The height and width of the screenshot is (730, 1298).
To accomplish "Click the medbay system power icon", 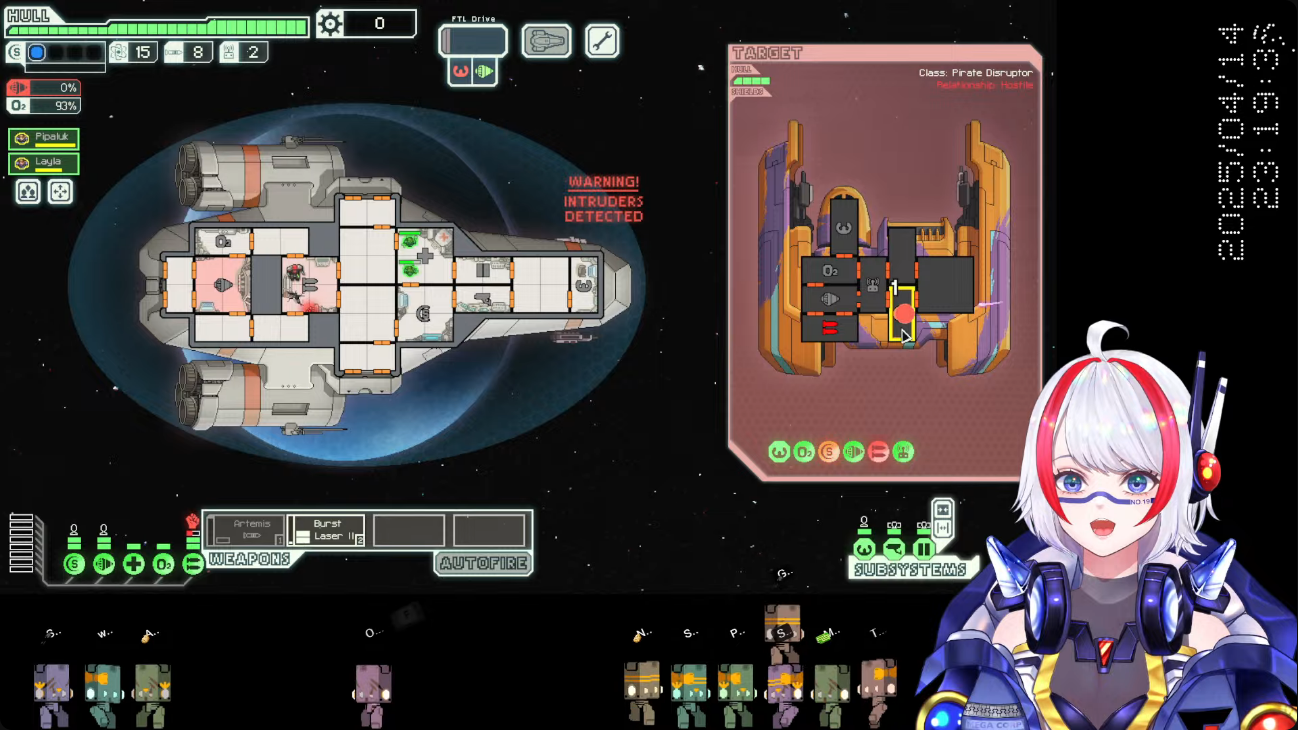I will click(133, 565).
